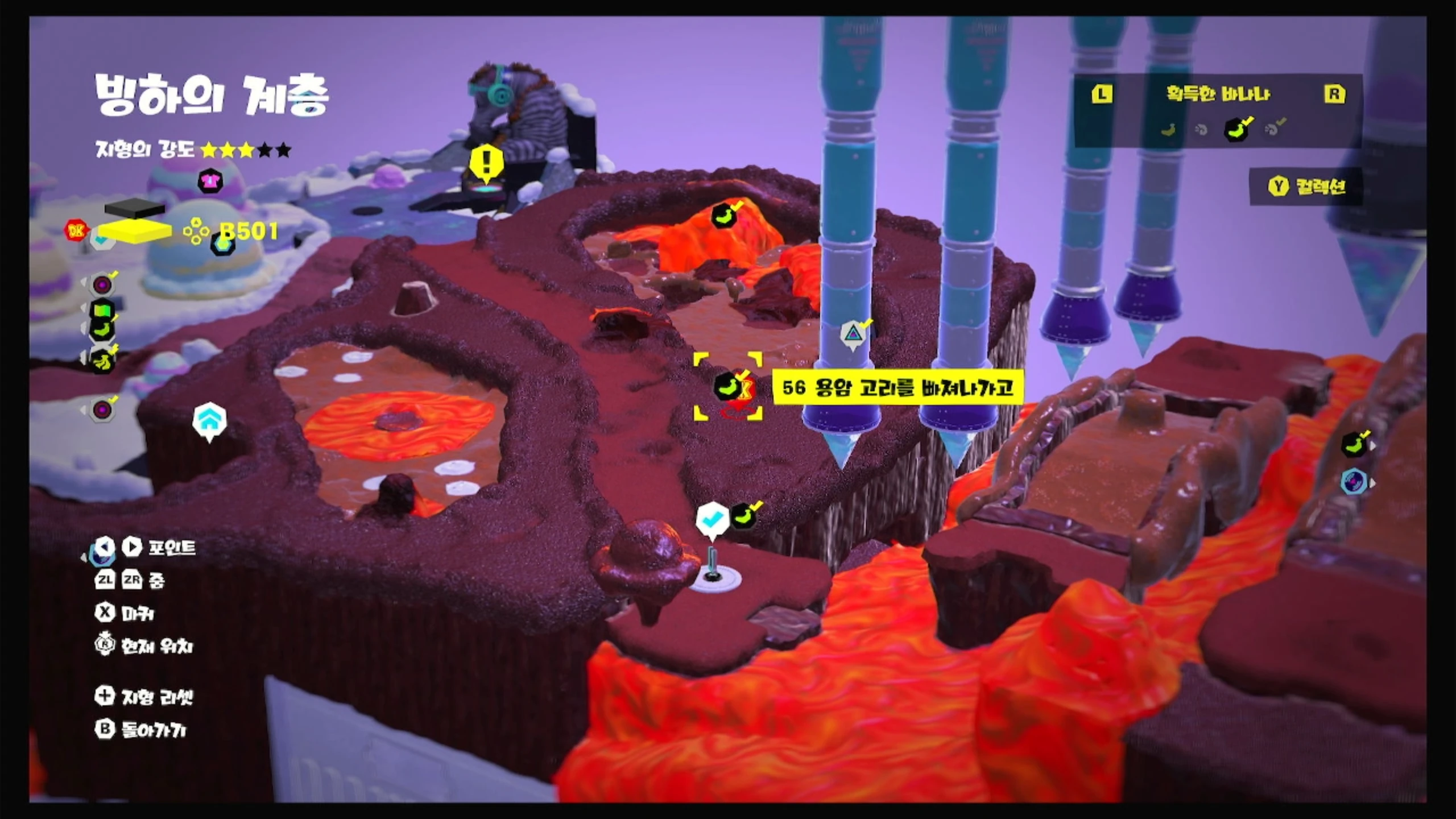Open the Collection screen
Screen dimensions: 1456x819
[1306, 187]
